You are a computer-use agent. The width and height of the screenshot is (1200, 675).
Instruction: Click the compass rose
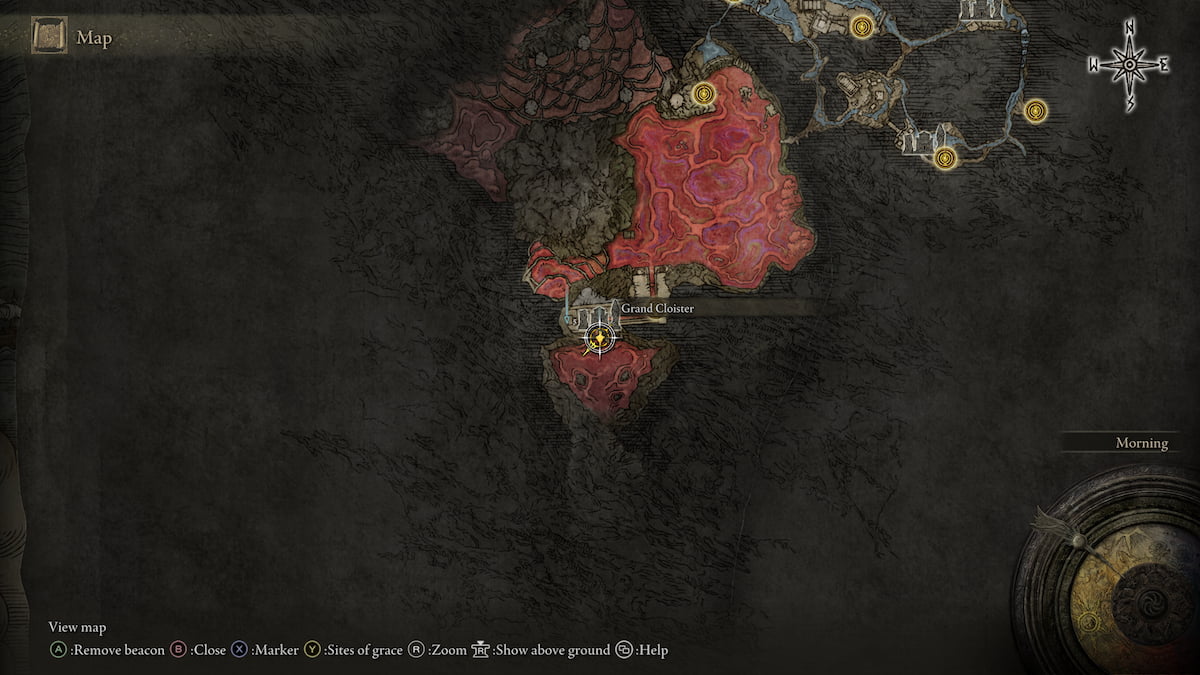click(1129, 65)
